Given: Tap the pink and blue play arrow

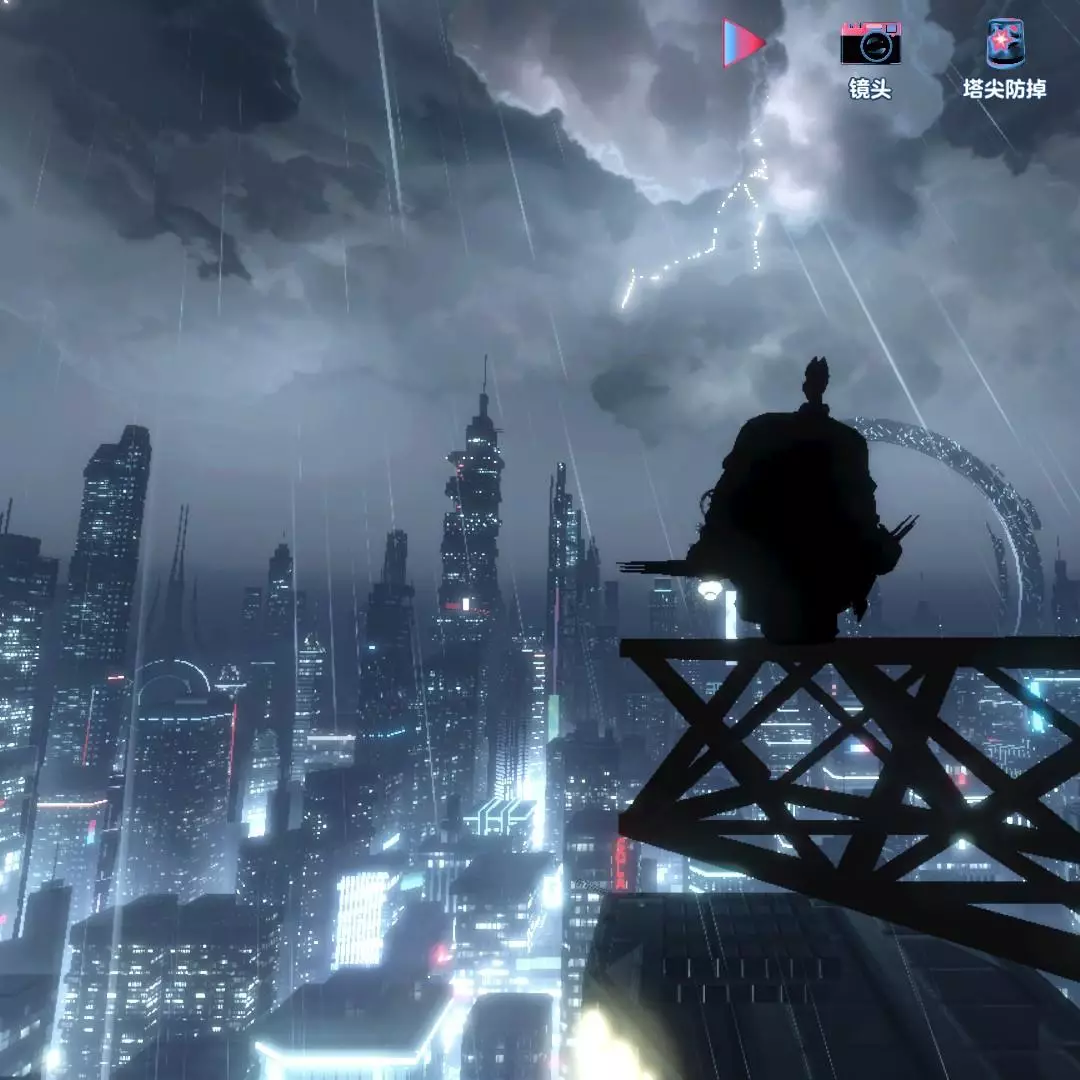Looking at the screenshot, I should click(743, 43).
